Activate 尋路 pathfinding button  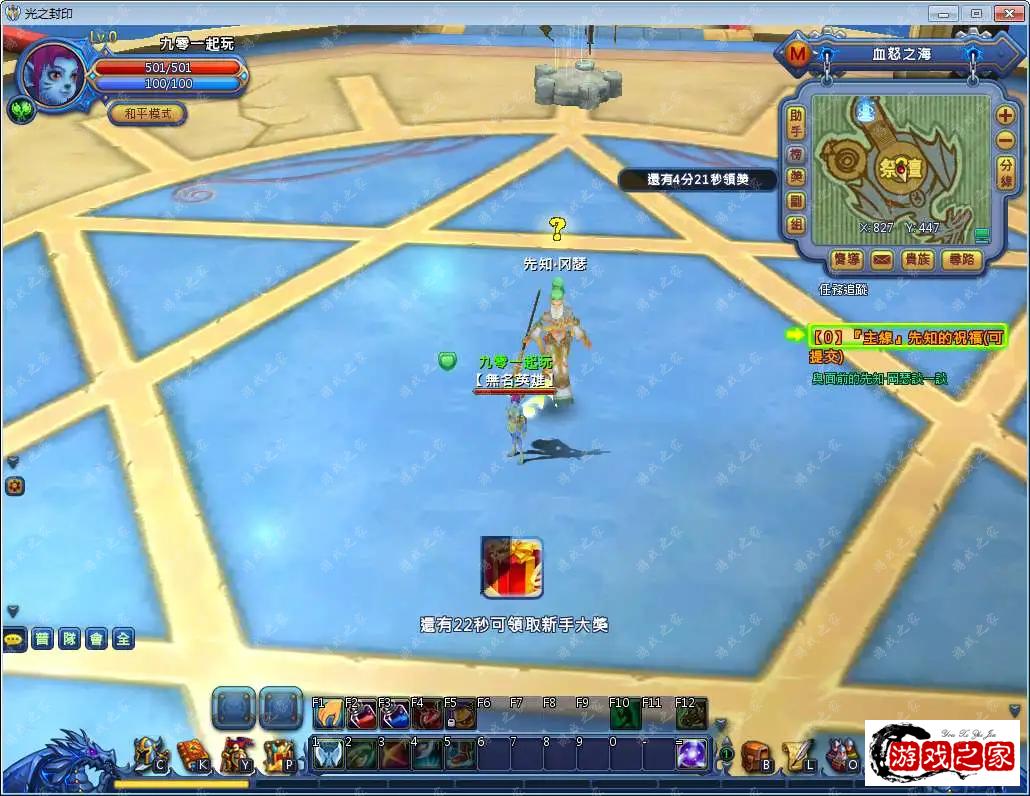961,260
